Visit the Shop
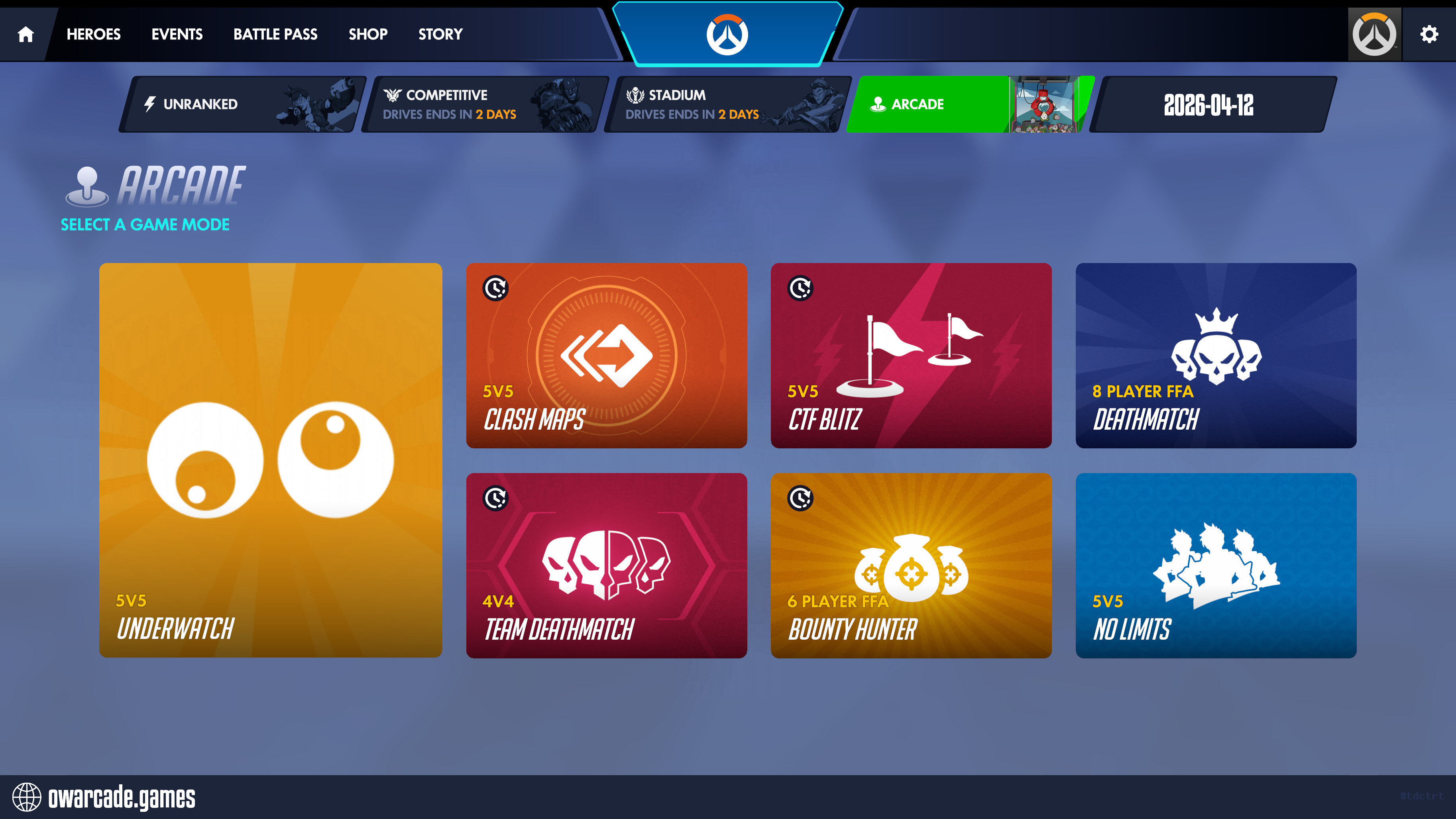The height and width of the screenshot is (819, 1456). pyautogui.click(x=368, y=35)
